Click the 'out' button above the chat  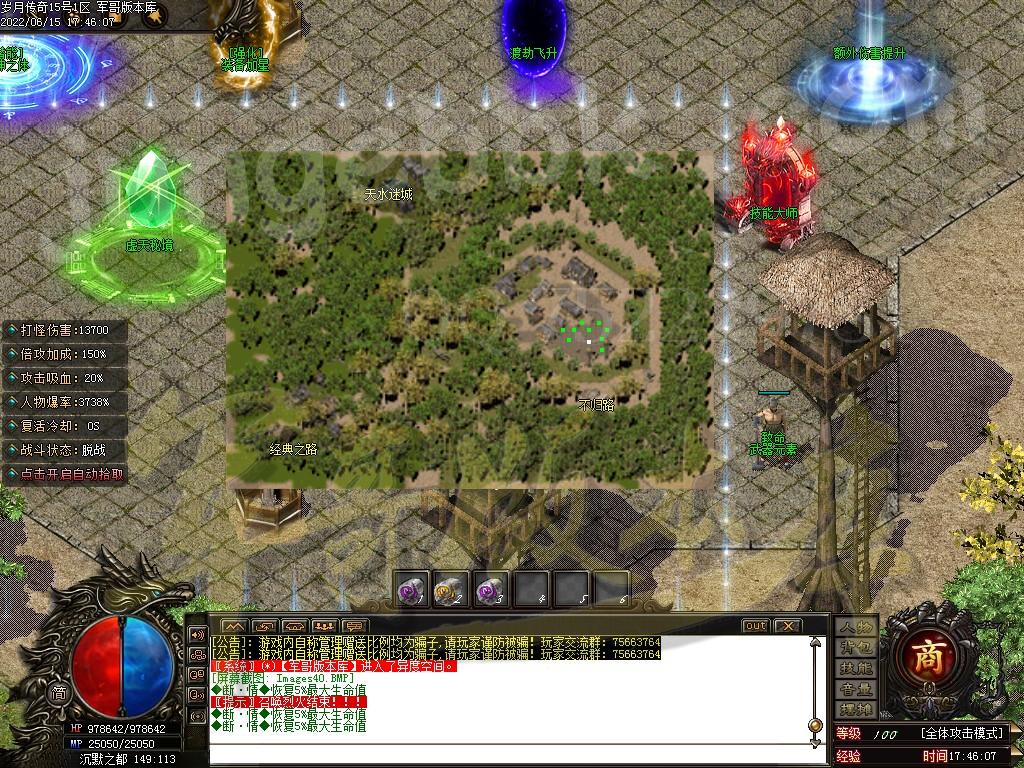click(756, 626)
